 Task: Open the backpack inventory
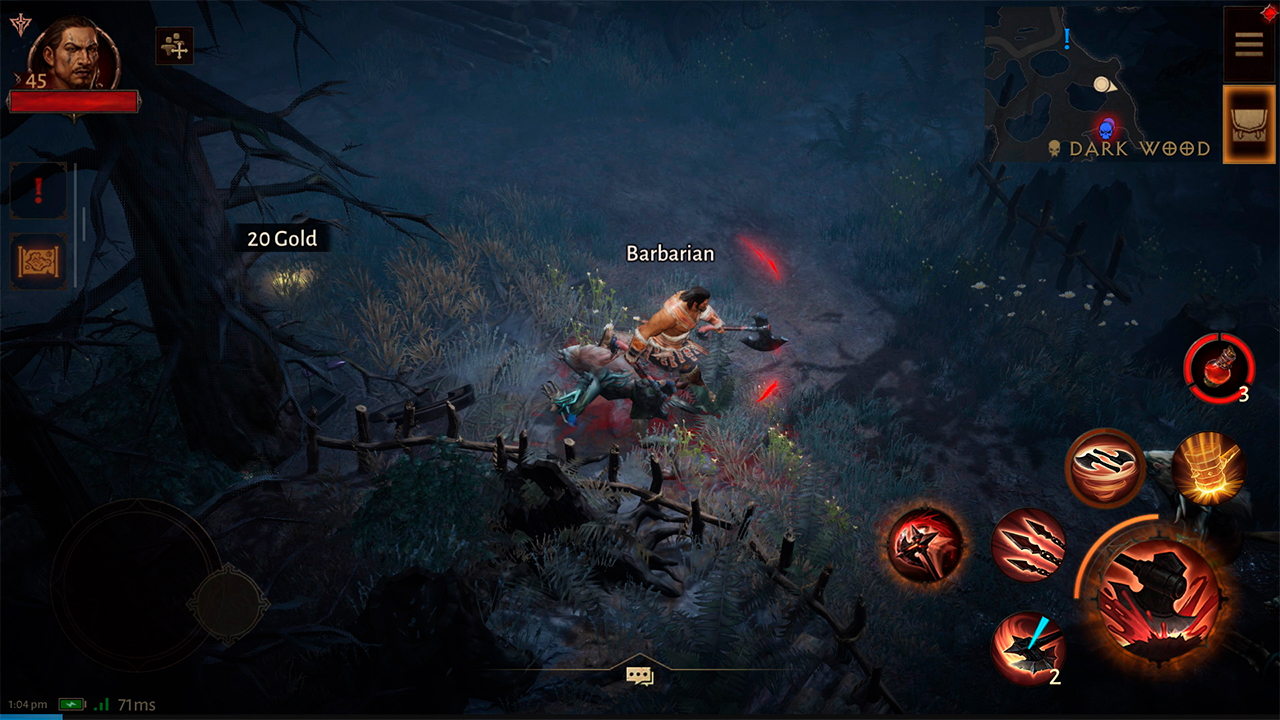(x=1249, y=124)
